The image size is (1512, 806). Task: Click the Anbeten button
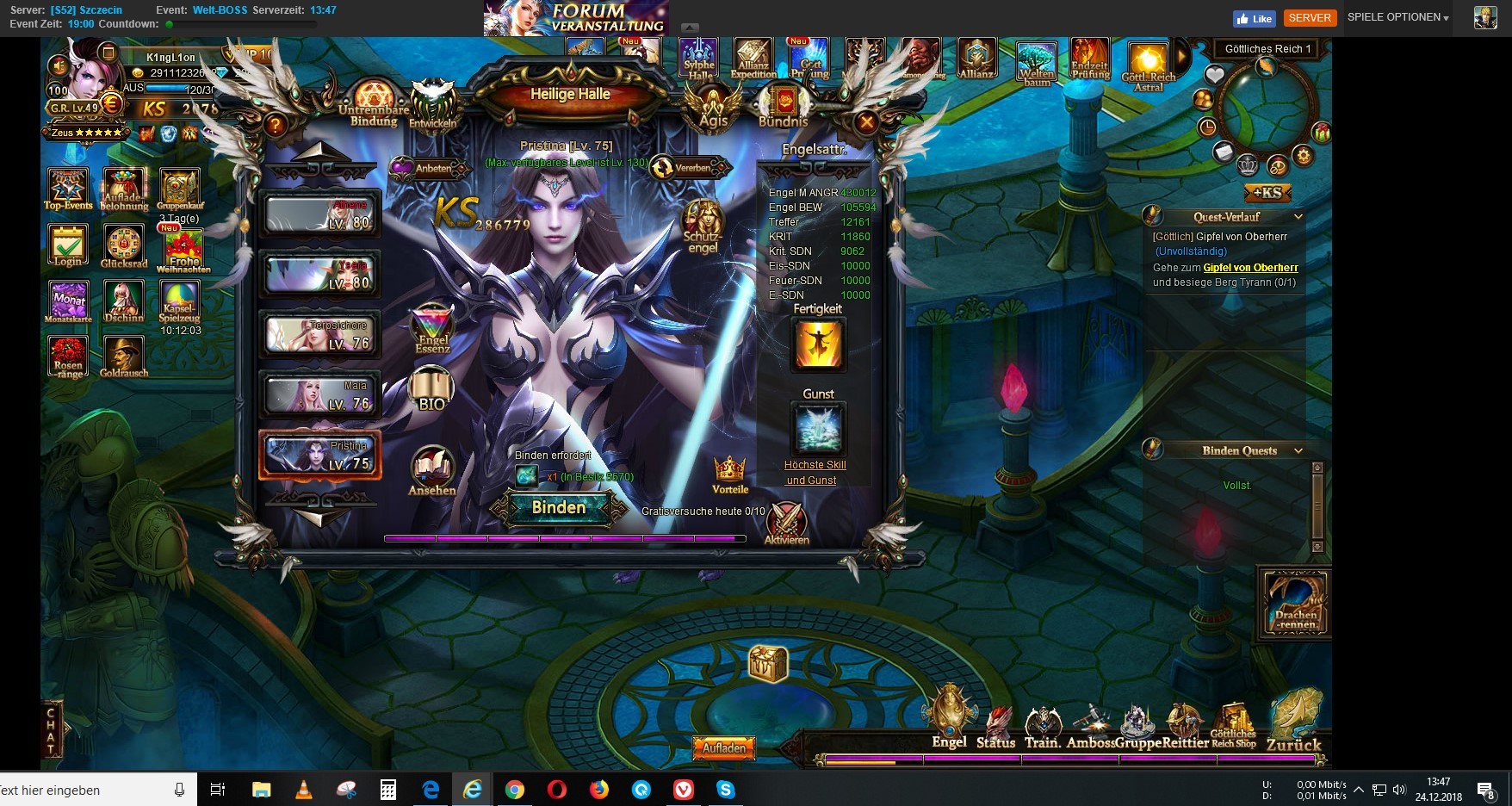430,168
